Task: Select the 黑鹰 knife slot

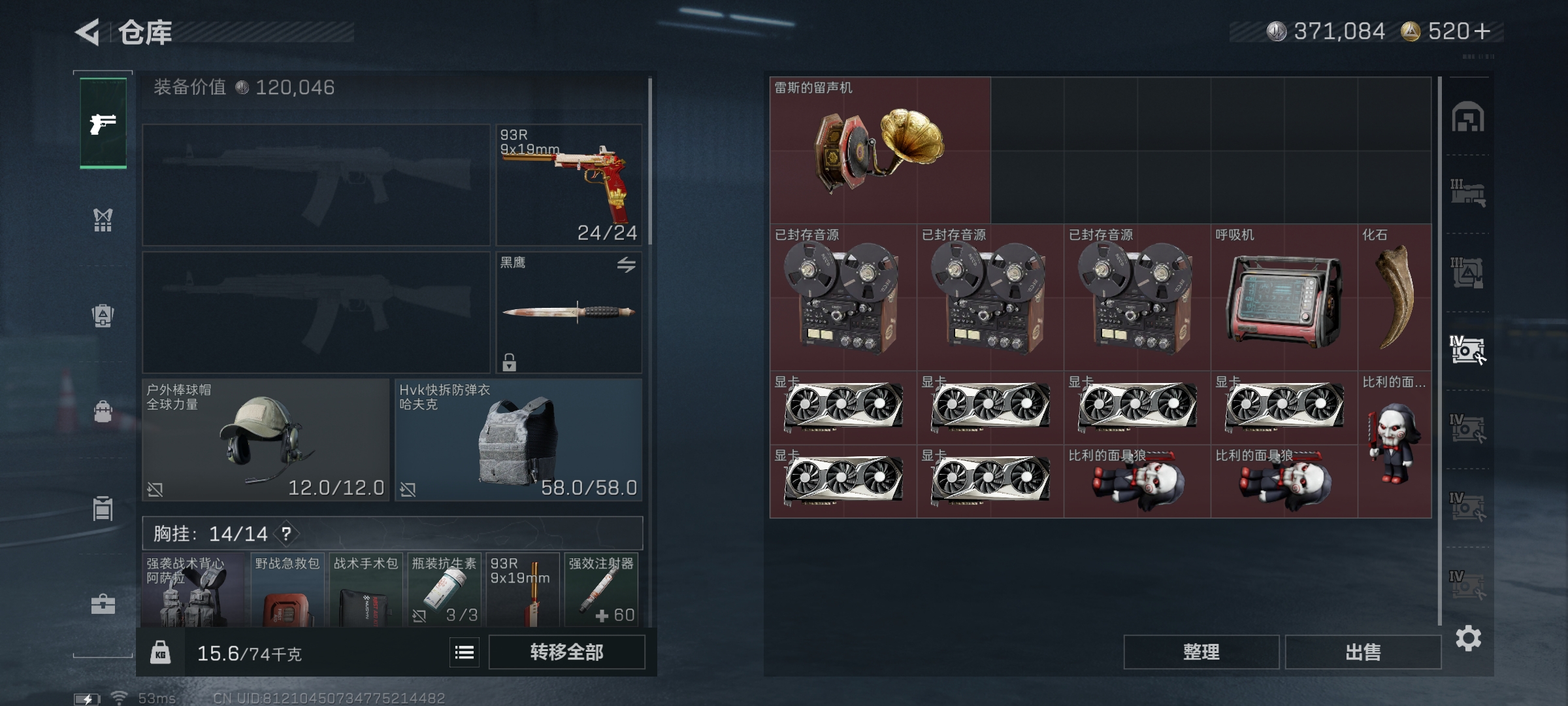Action: point(568,312)
